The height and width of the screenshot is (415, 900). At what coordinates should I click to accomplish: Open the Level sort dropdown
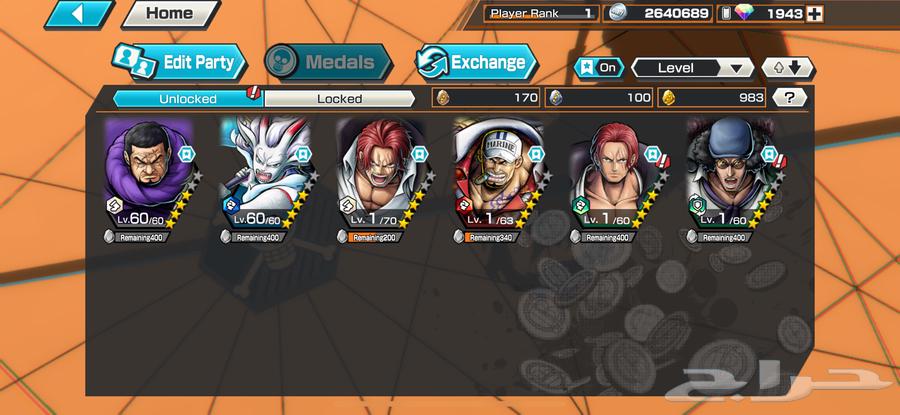click(x=692, y=68)
